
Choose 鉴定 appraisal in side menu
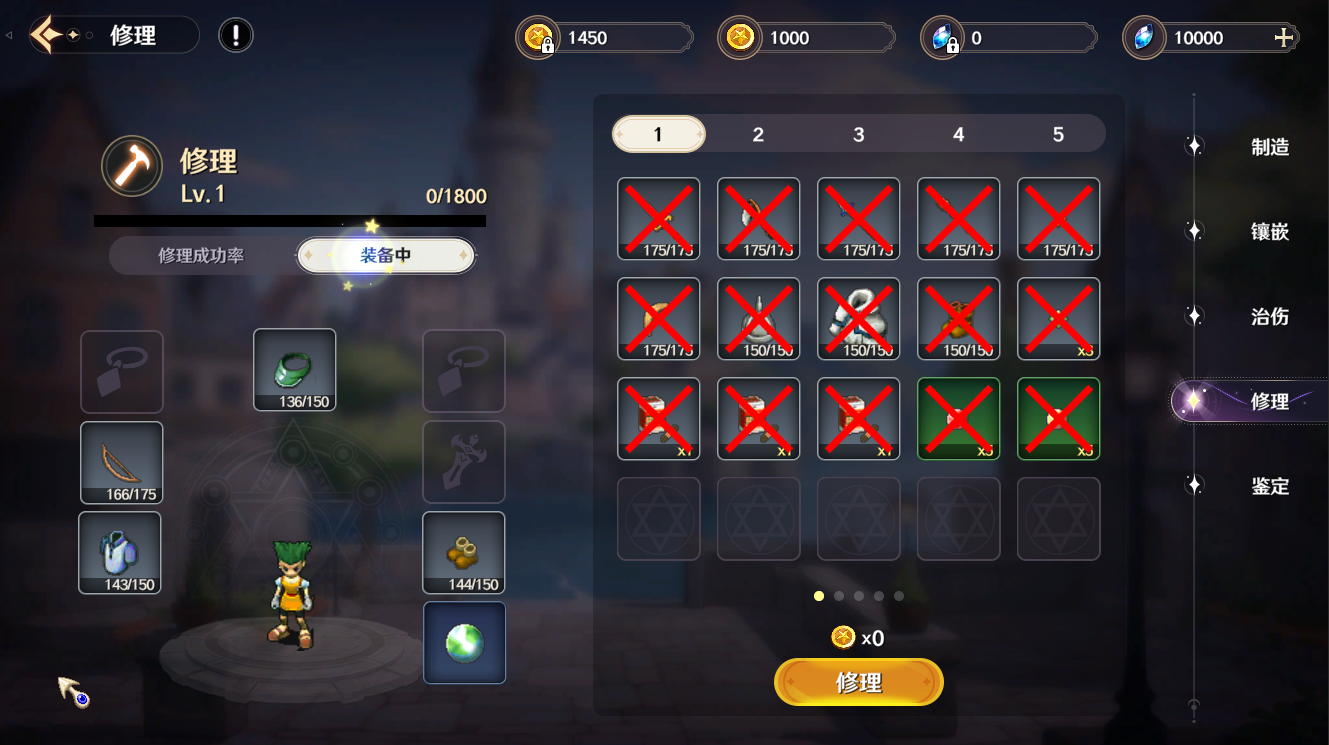click(1269, 487)
